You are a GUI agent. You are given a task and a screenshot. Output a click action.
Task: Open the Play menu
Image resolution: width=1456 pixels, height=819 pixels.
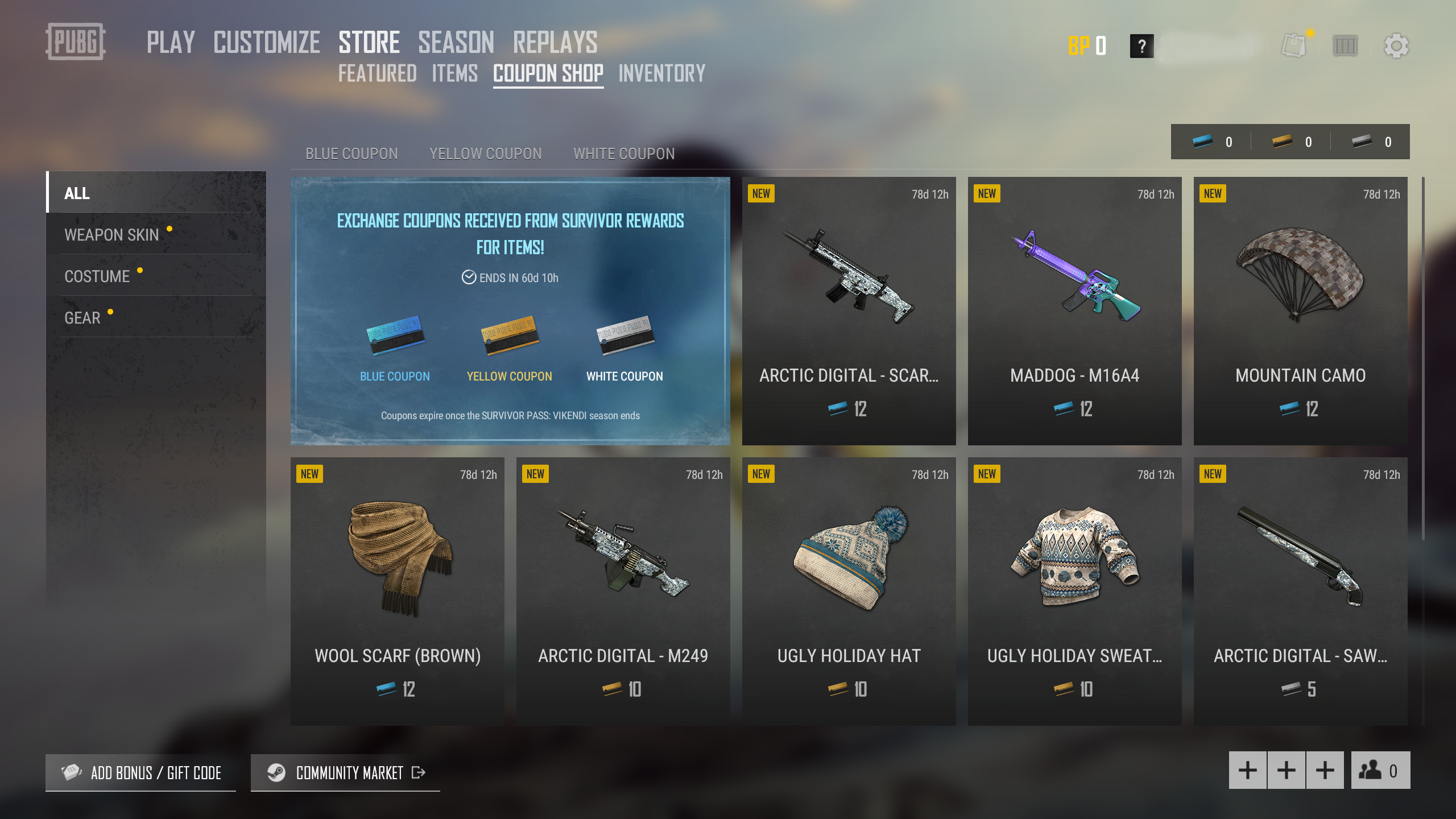tap(171, 43)
